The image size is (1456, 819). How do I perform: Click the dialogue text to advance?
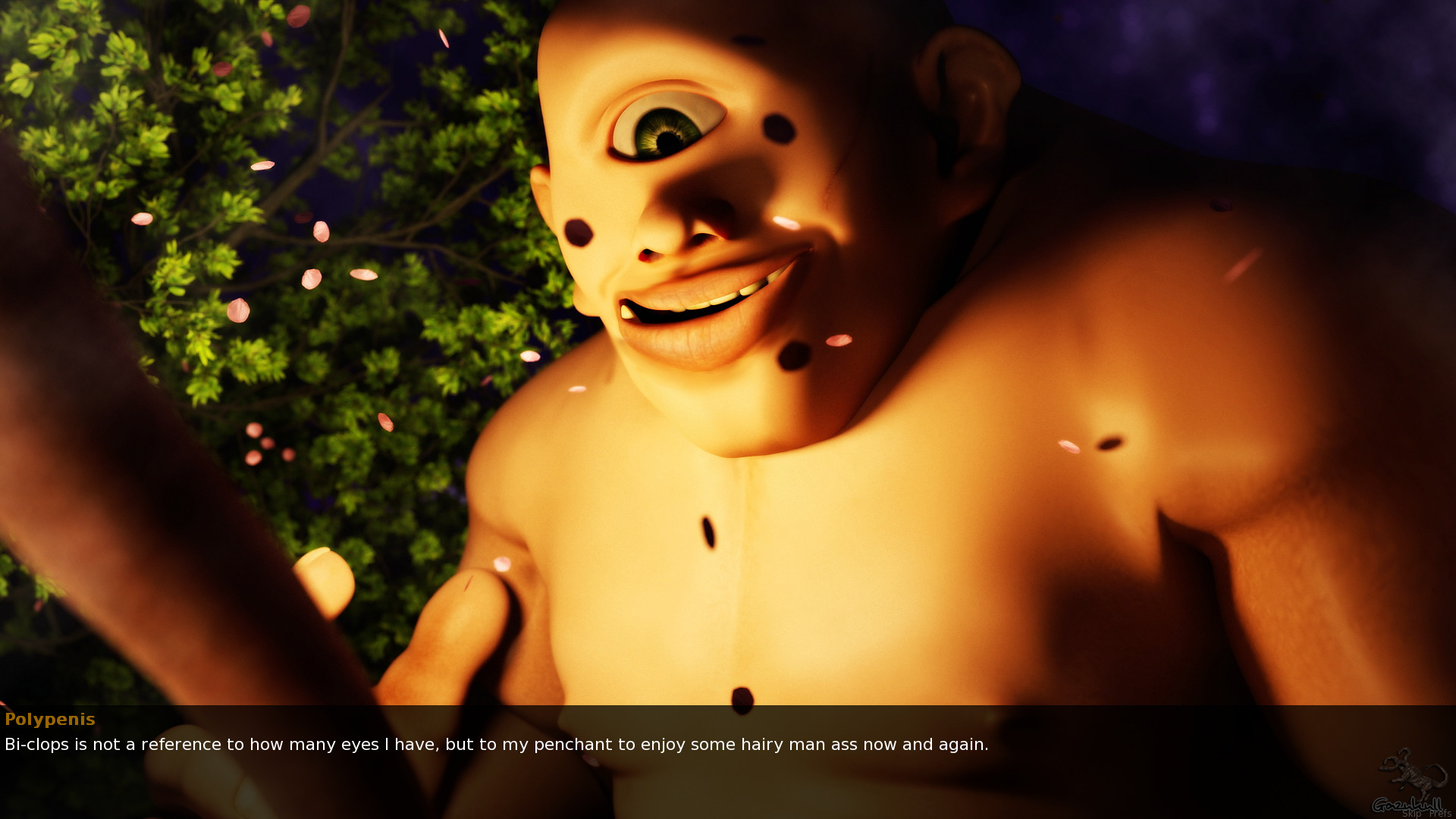[x=493, y=745]
